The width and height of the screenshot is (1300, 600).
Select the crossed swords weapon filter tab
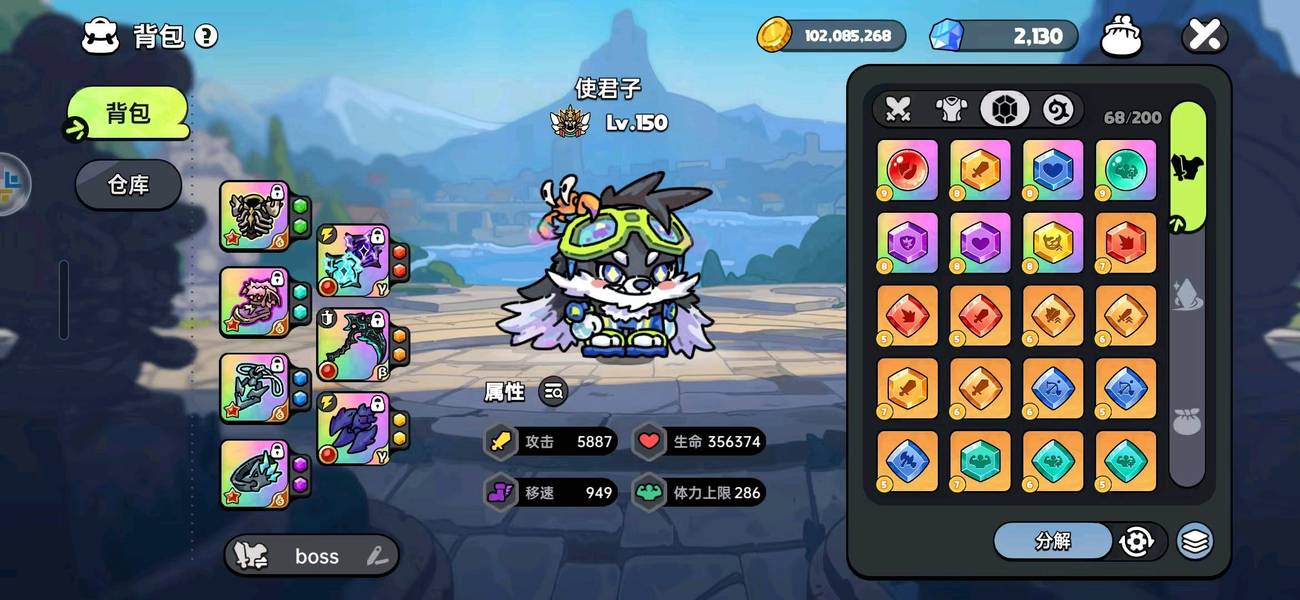tap(898, 109)
